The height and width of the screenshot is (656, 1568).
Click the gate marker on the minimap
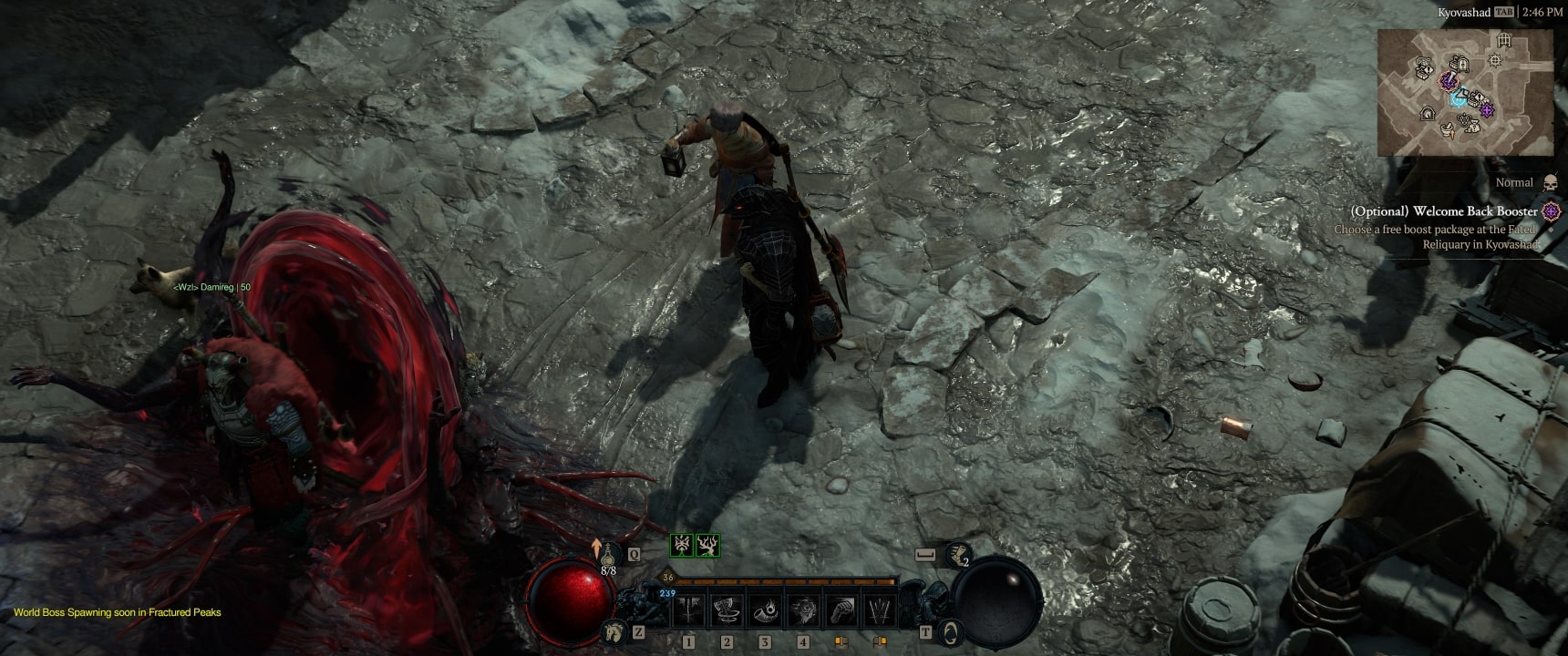(1504, 40)
